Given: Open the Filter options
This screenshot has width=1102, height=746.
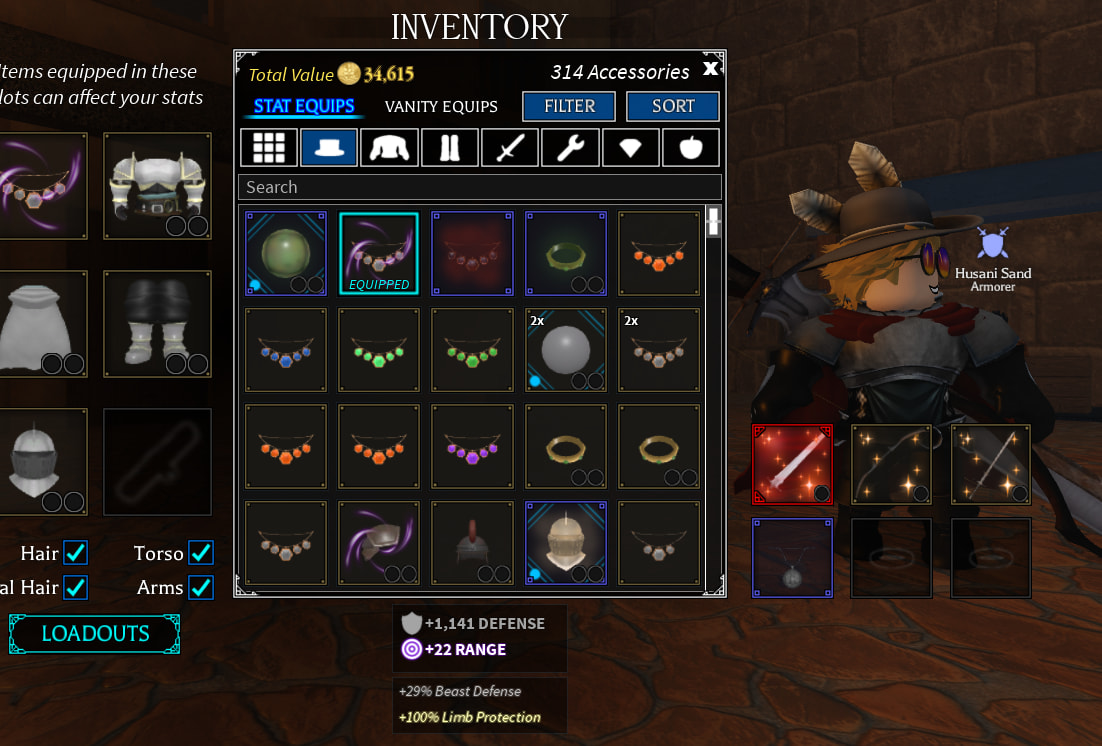Looking at the screenshot, I should pos(569,106).
